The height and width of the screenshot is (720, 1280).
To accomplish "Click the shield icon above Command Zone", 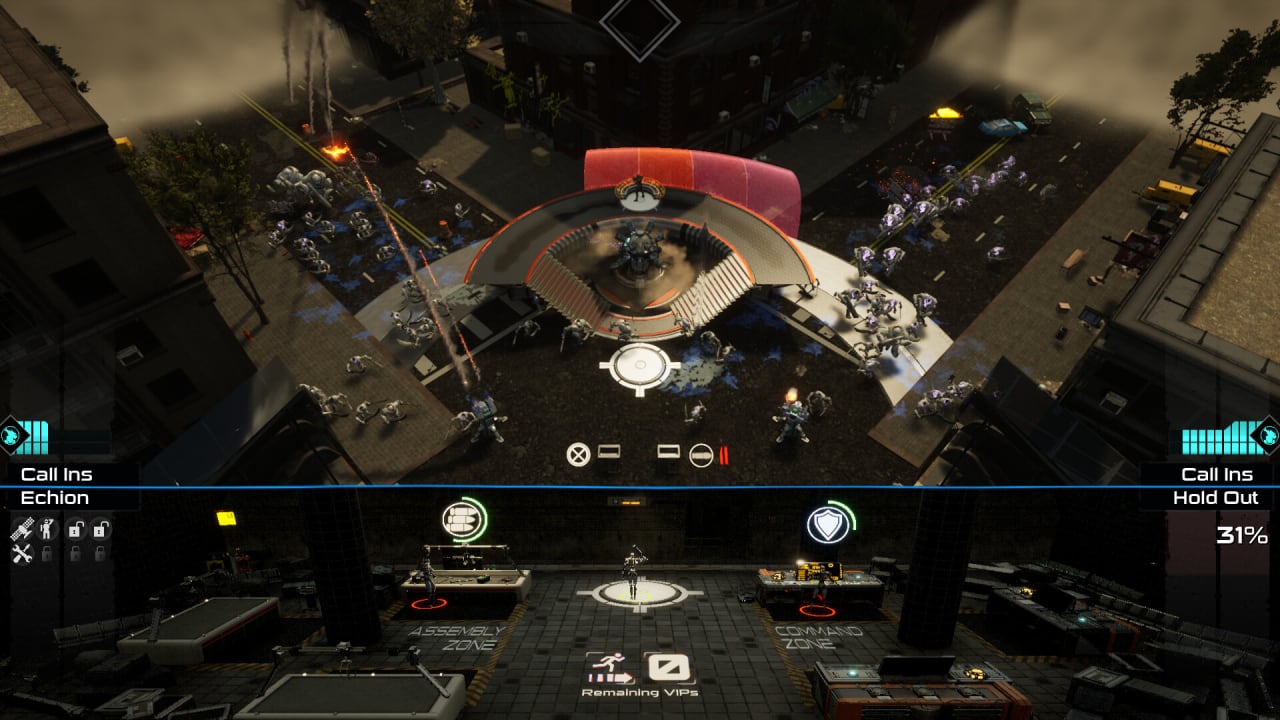I will coord(828,523).
